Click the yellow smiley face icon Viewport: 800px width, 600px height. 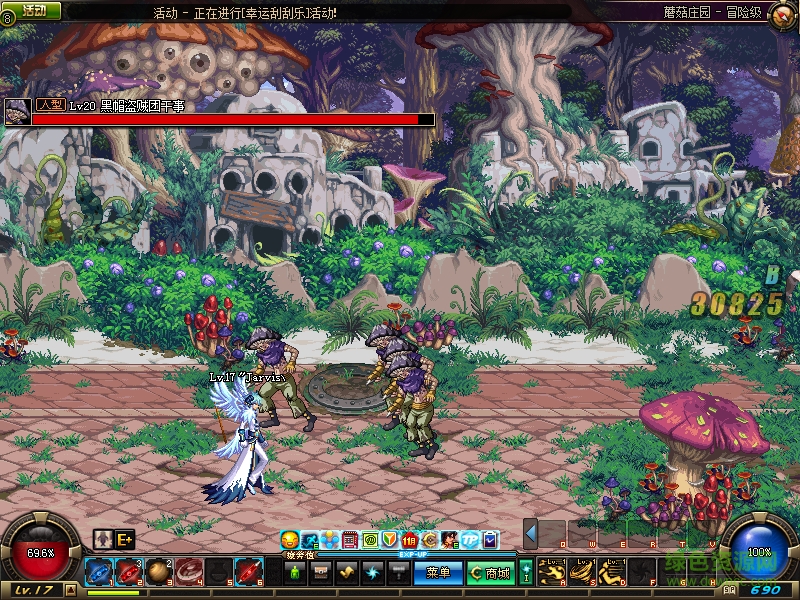click(x=290, y=540)
